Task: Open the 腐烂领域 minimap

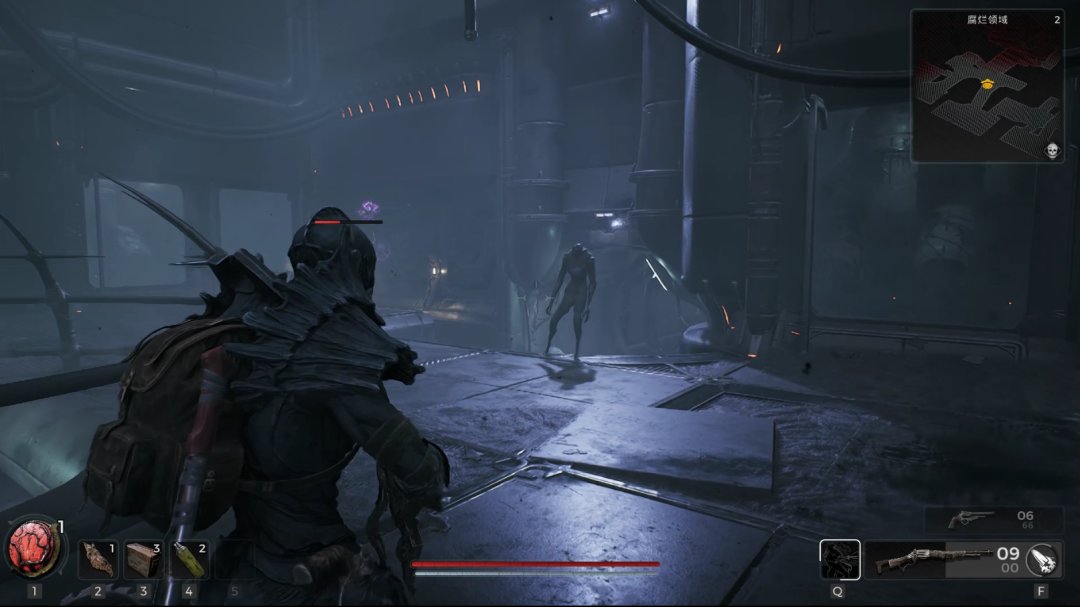Action: [986, 87]
